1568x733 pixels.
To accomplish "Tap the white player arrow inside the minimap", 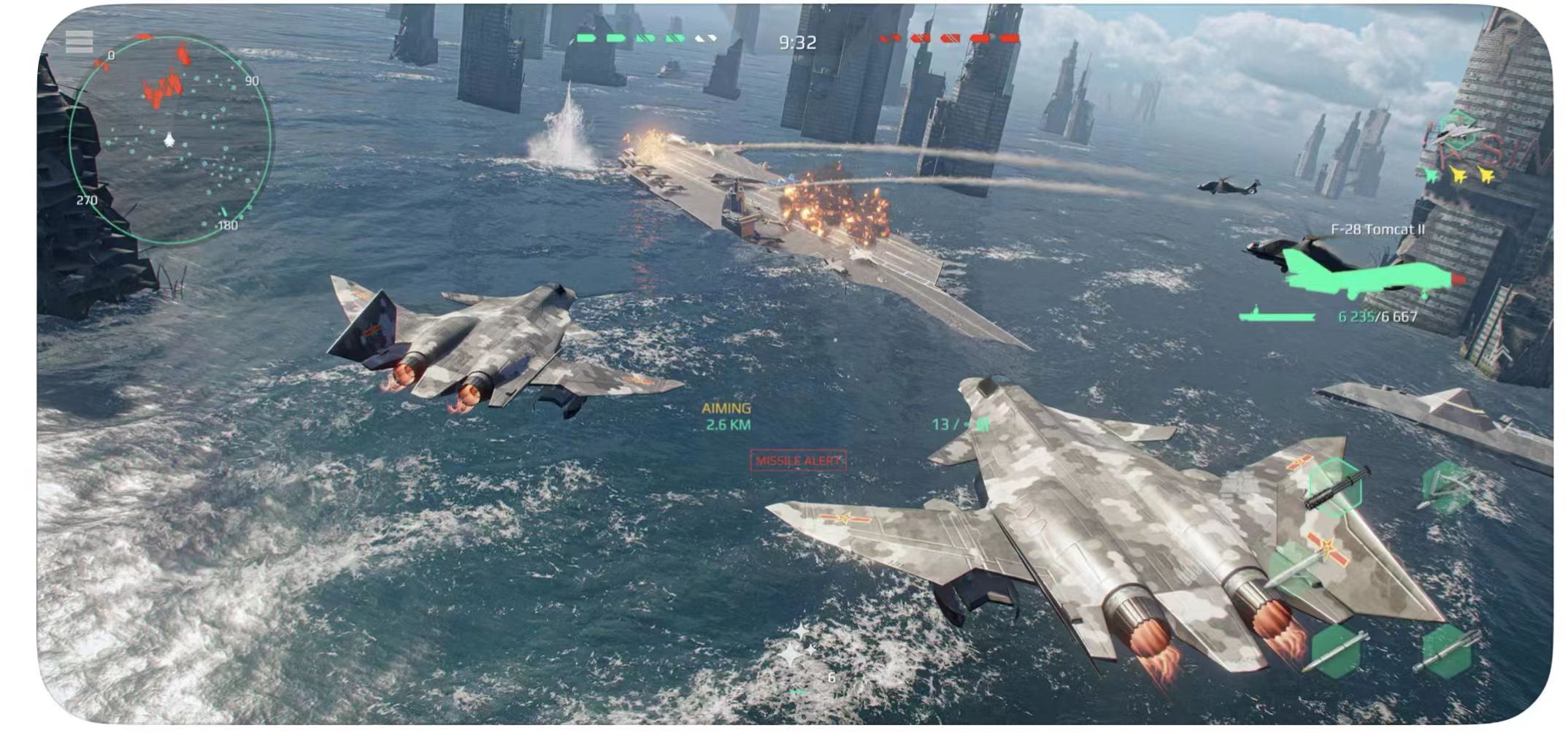I will (x=169, y=139).
